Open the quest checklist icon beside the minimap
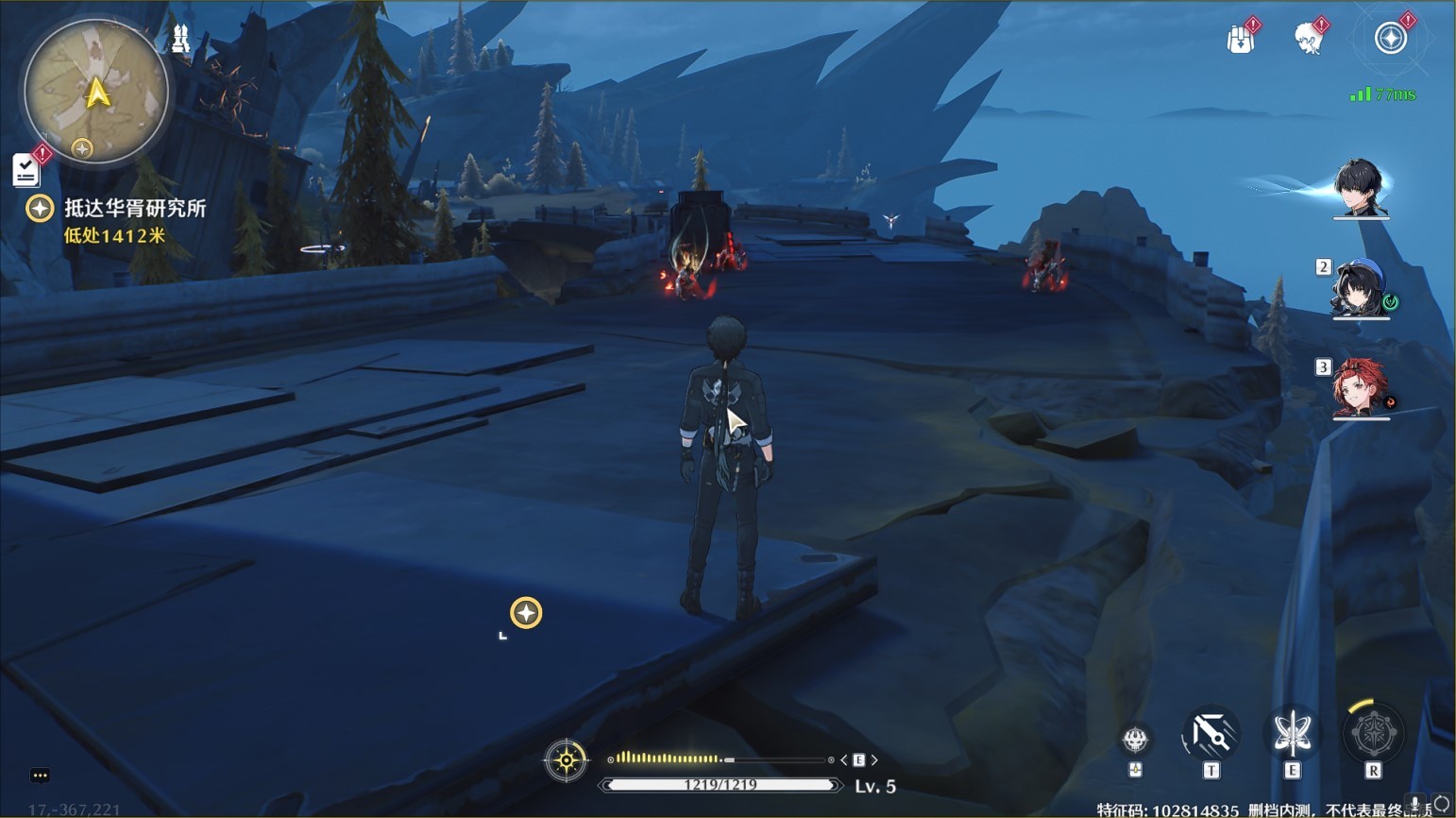Image resolution: width=1456 pixels, height=818 pixels. tap(25, 170)
